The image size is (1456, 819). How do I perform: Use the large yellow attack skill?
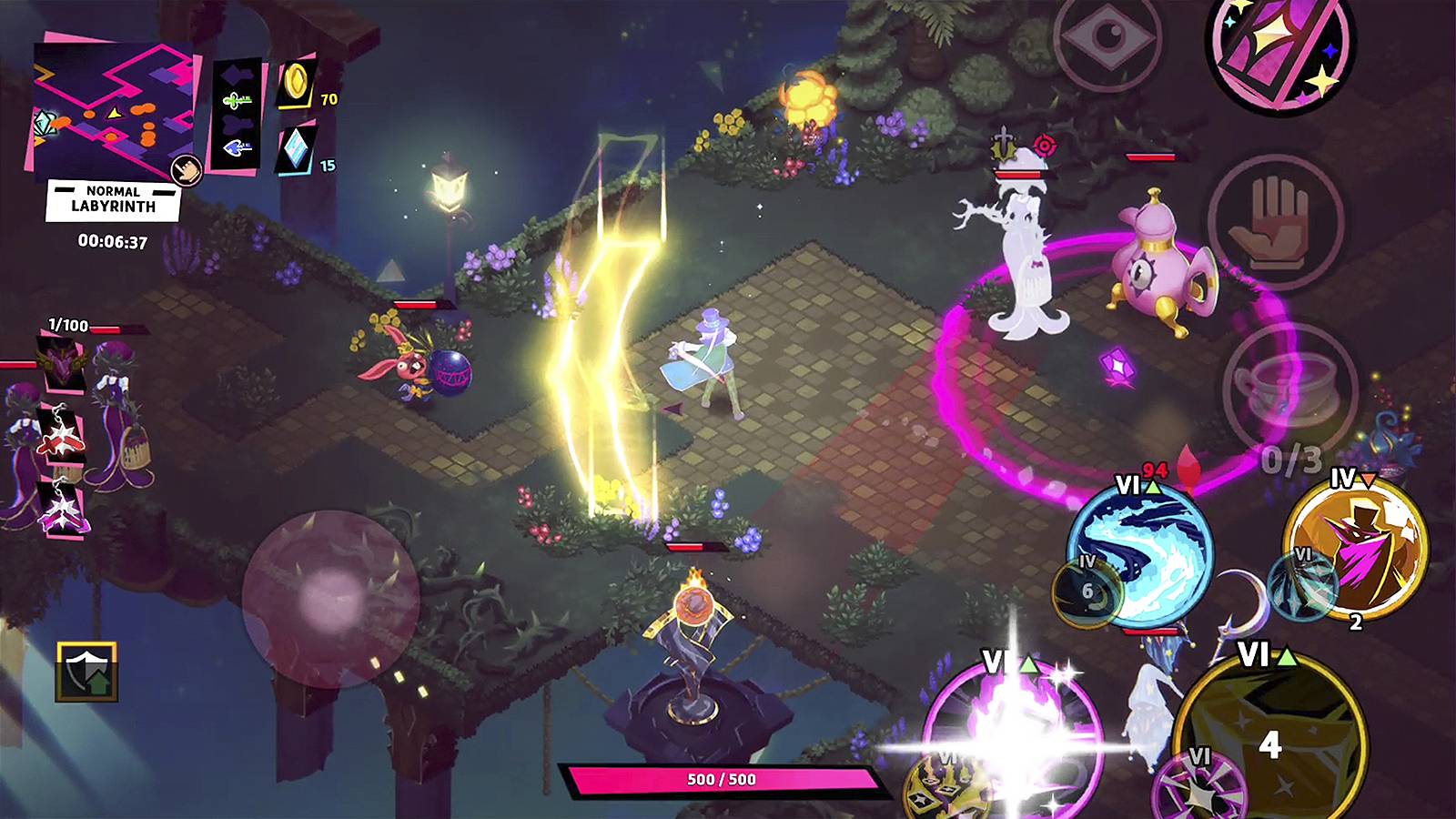click(1269, 737)
